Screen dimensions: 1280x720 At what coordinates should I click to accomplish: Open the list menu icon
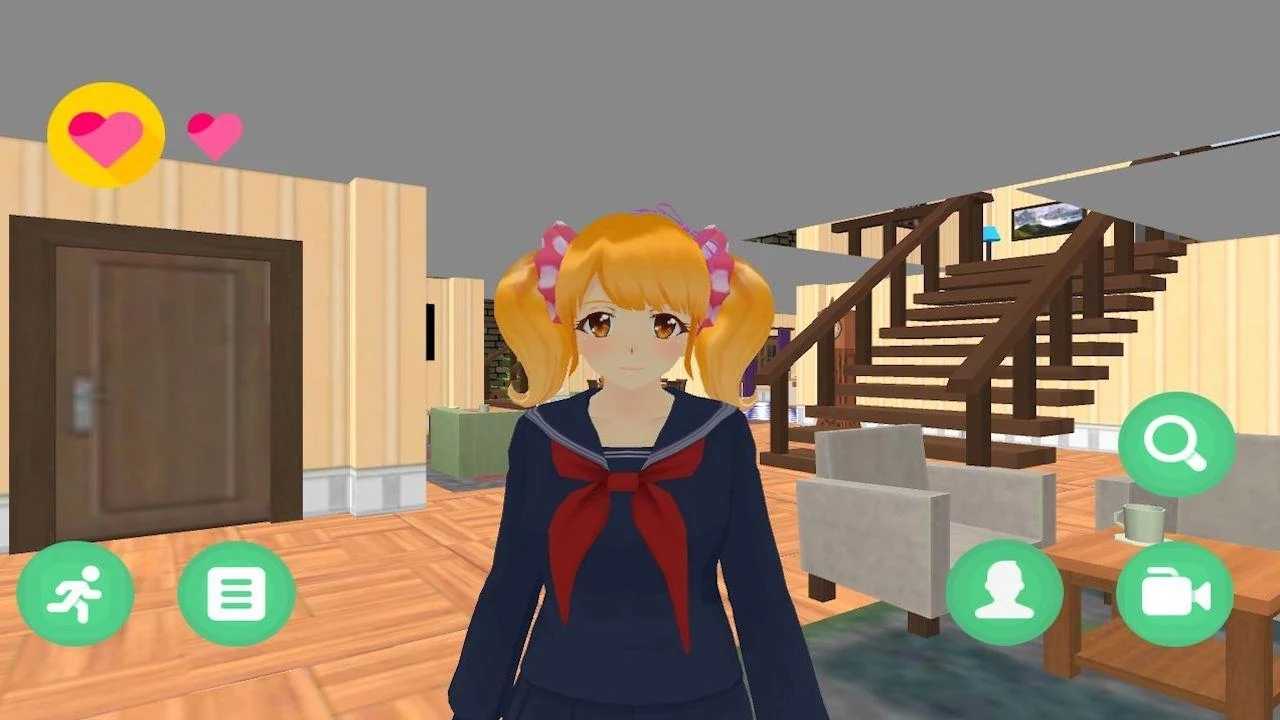tap(237, 591)
